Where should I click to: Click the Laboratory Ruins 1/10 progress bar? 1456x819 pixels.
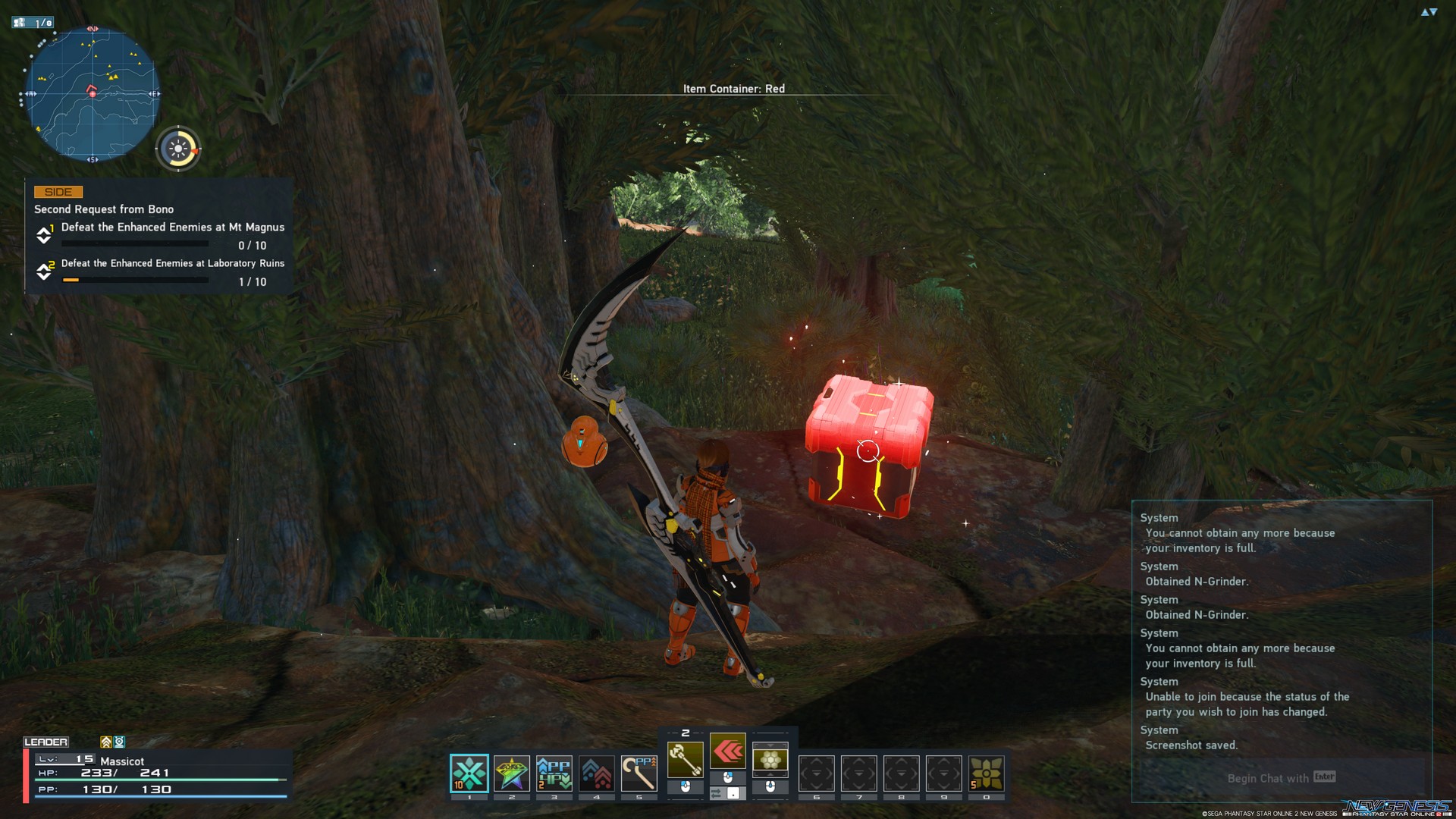[x=136, y=281]
